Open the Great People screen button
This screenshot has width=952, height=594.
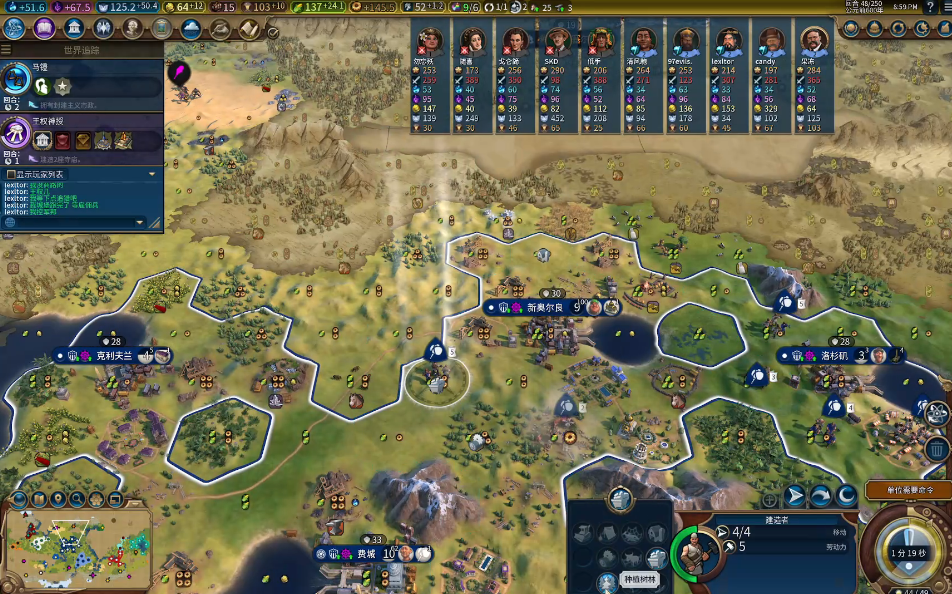tap(133, 28)
